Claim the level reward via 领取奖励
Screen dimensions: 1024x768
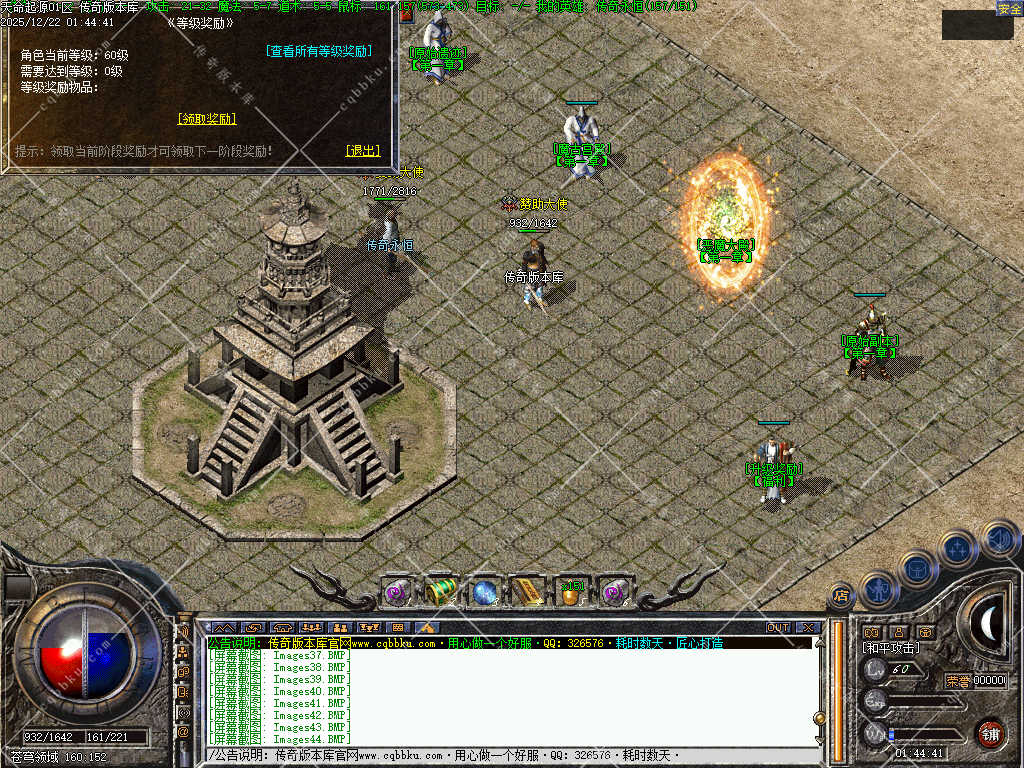tap(207, 118)
